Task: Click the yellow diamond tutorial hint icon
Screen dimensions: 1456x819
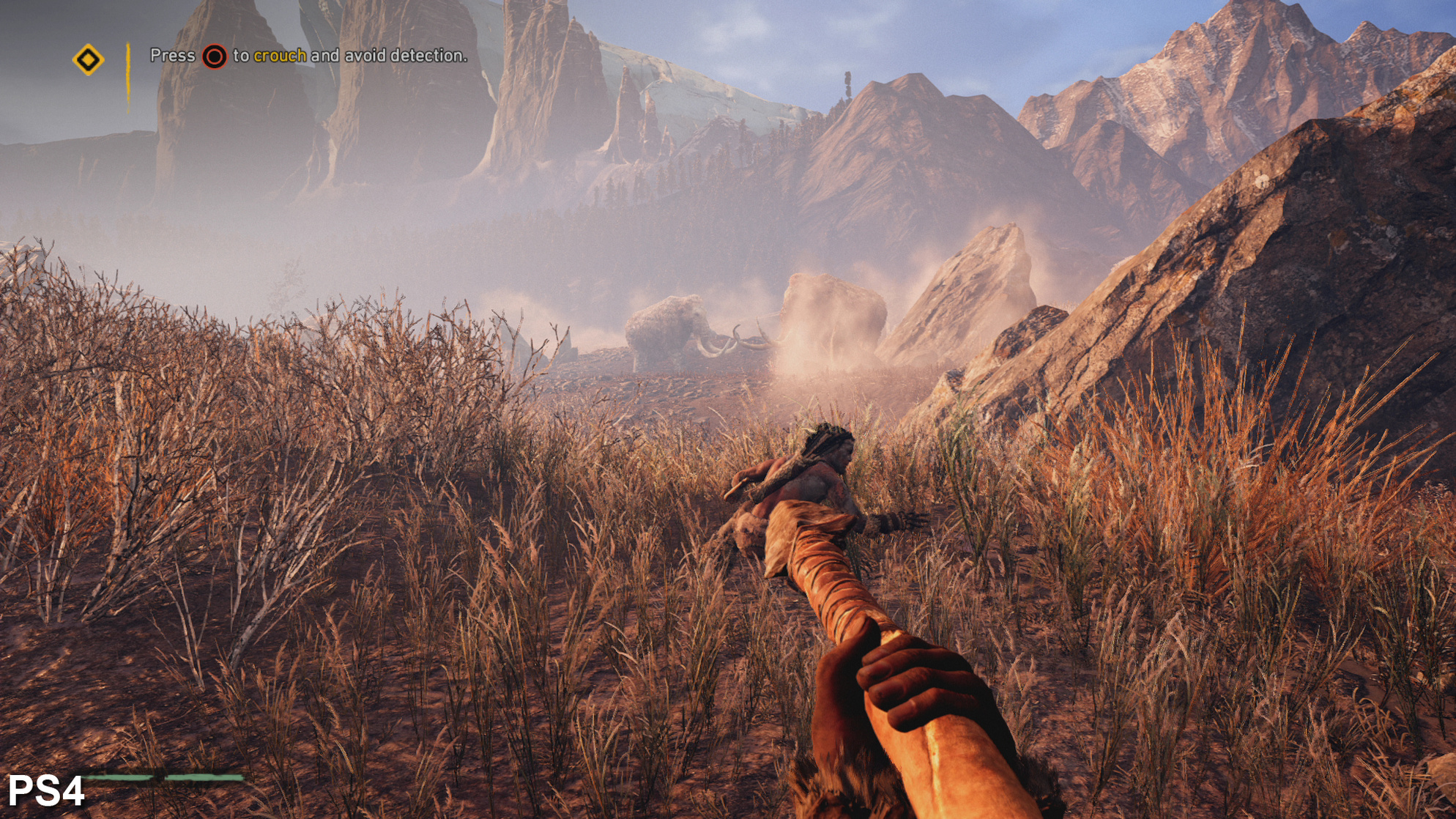Action: coord(88,59)
